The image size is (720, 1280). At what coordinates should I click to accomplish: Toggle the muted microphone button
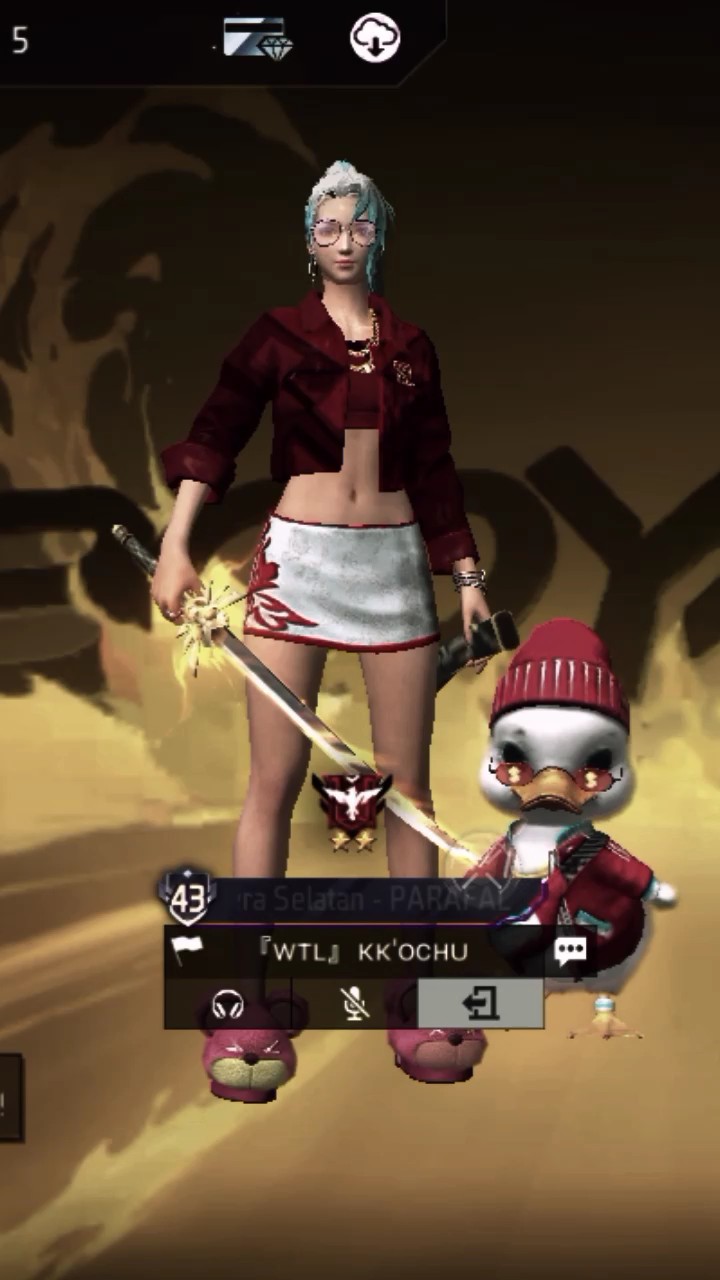pyautogui.click(x=354, y=1004)
